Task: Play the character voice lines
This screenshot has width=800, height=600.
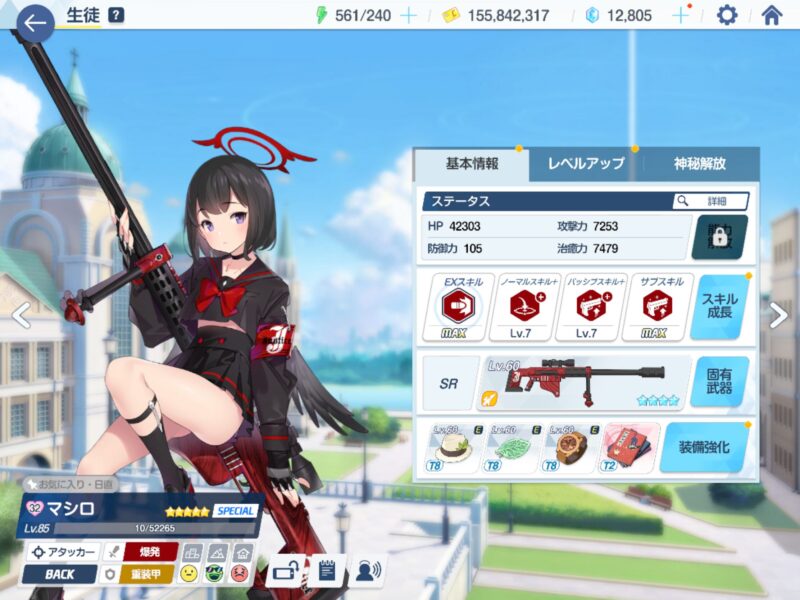Action: click(368, 571)
